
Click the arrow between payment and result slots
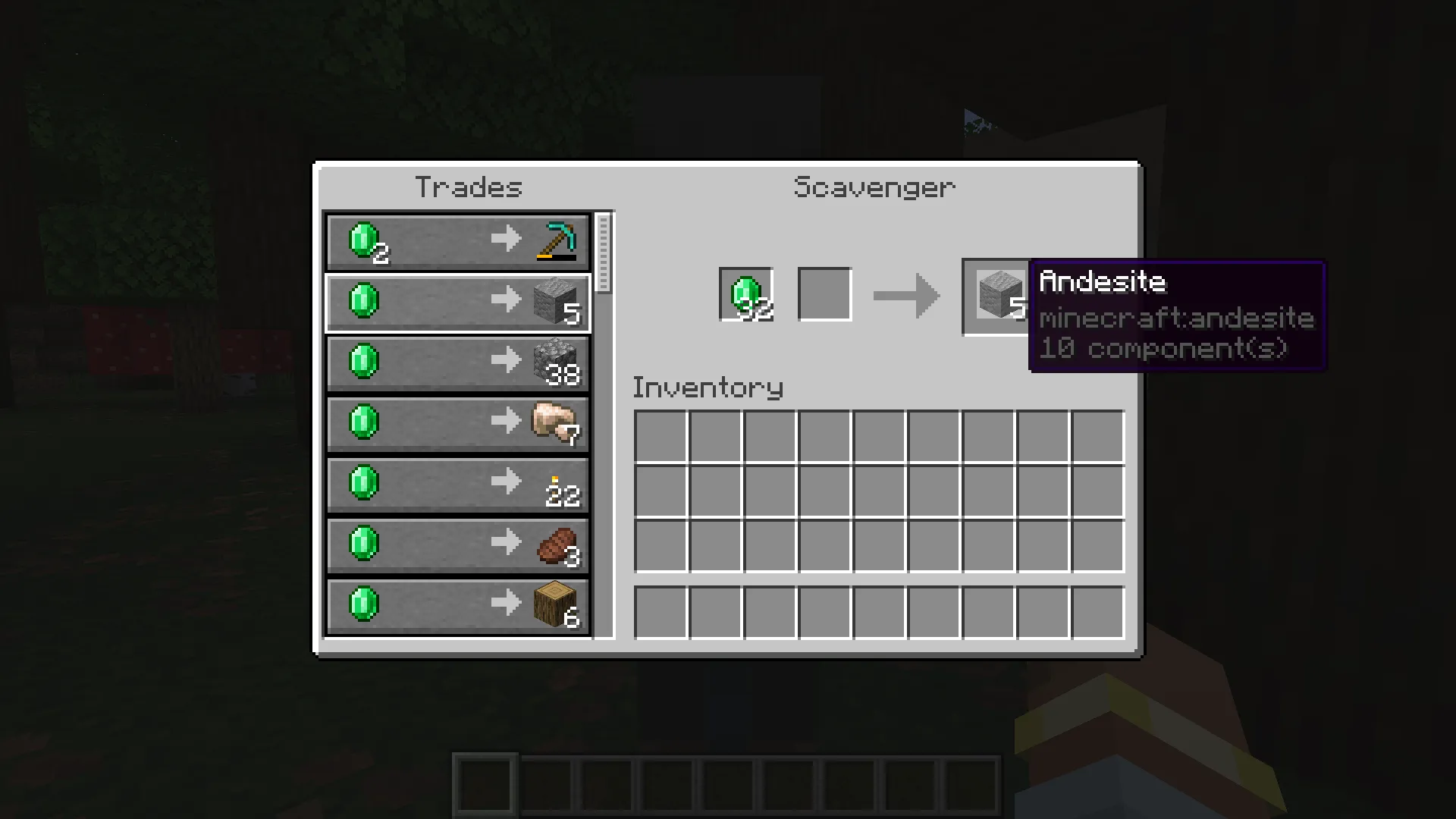[905, 296]
